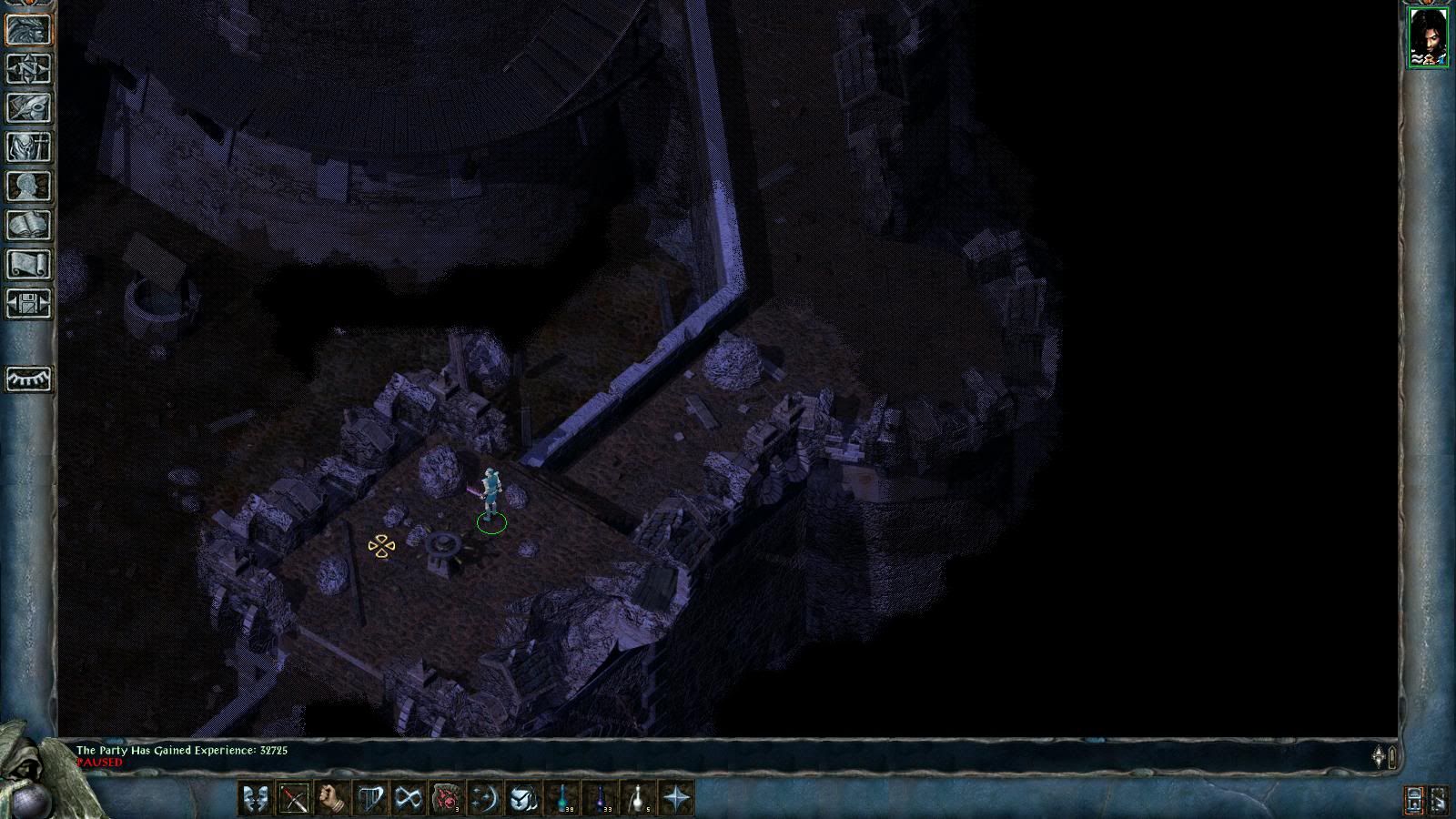Image resolution: width=1456 pixels, height=819 pixels.
Task: Open the mage spellbook button
Action: (29, 226)
